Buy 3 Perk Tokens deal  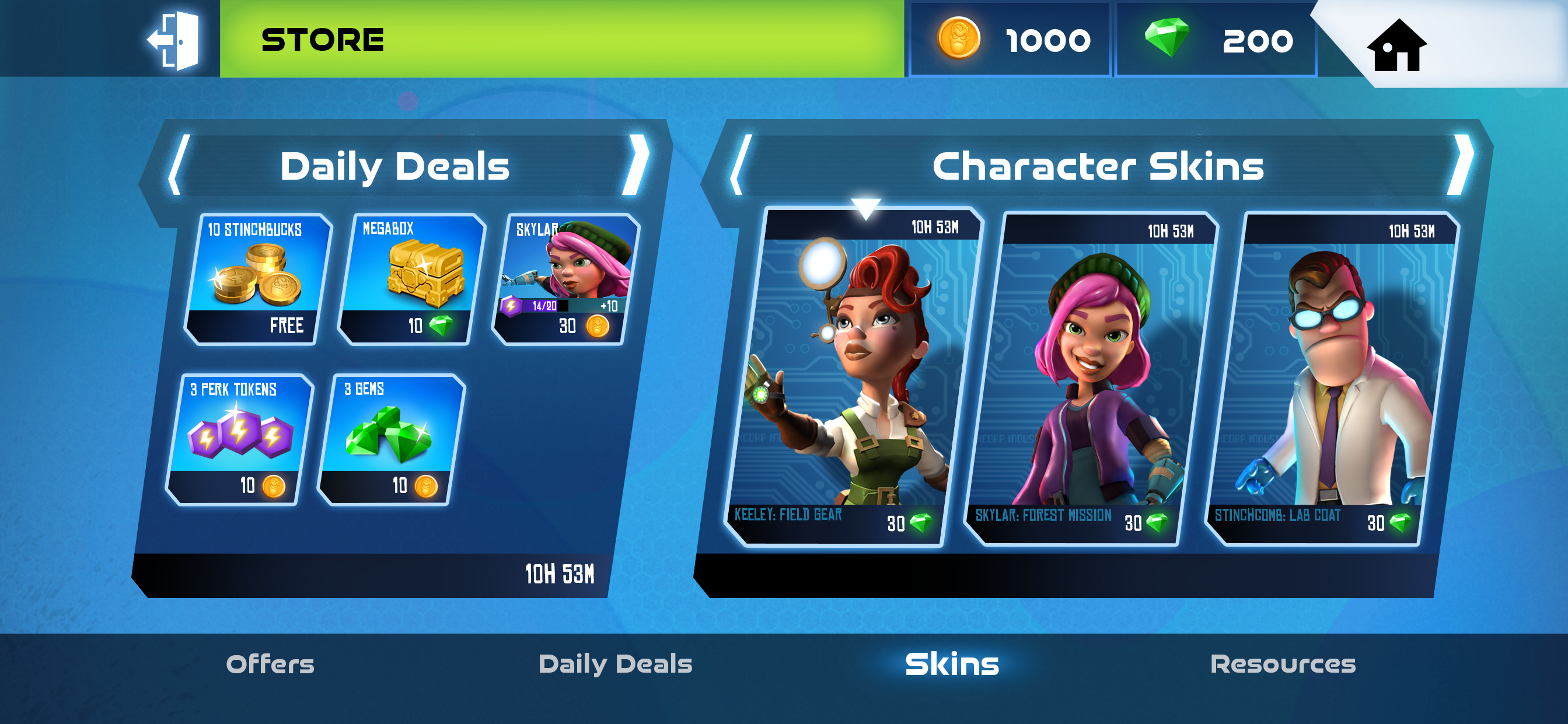pos(239,439)
